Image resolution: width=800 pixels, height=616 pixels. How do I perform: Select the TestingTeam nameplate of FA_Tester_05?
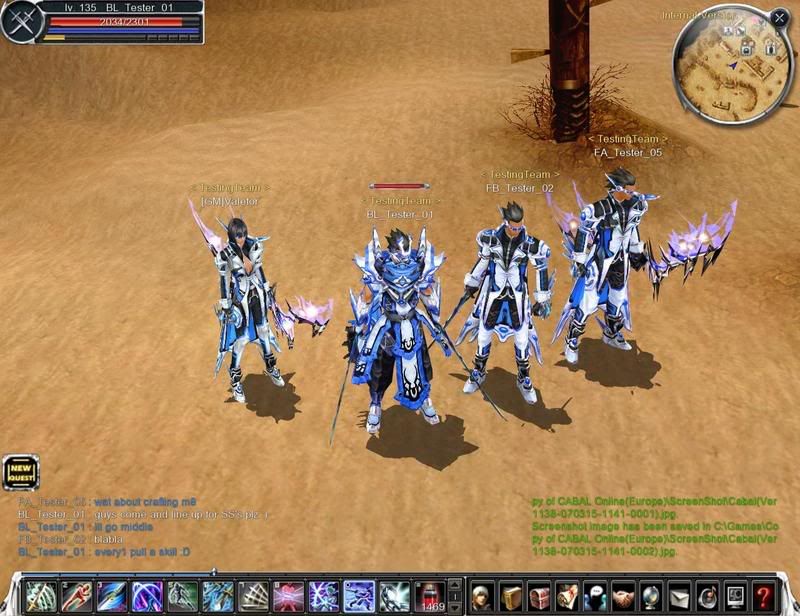[x=627, y=139]
